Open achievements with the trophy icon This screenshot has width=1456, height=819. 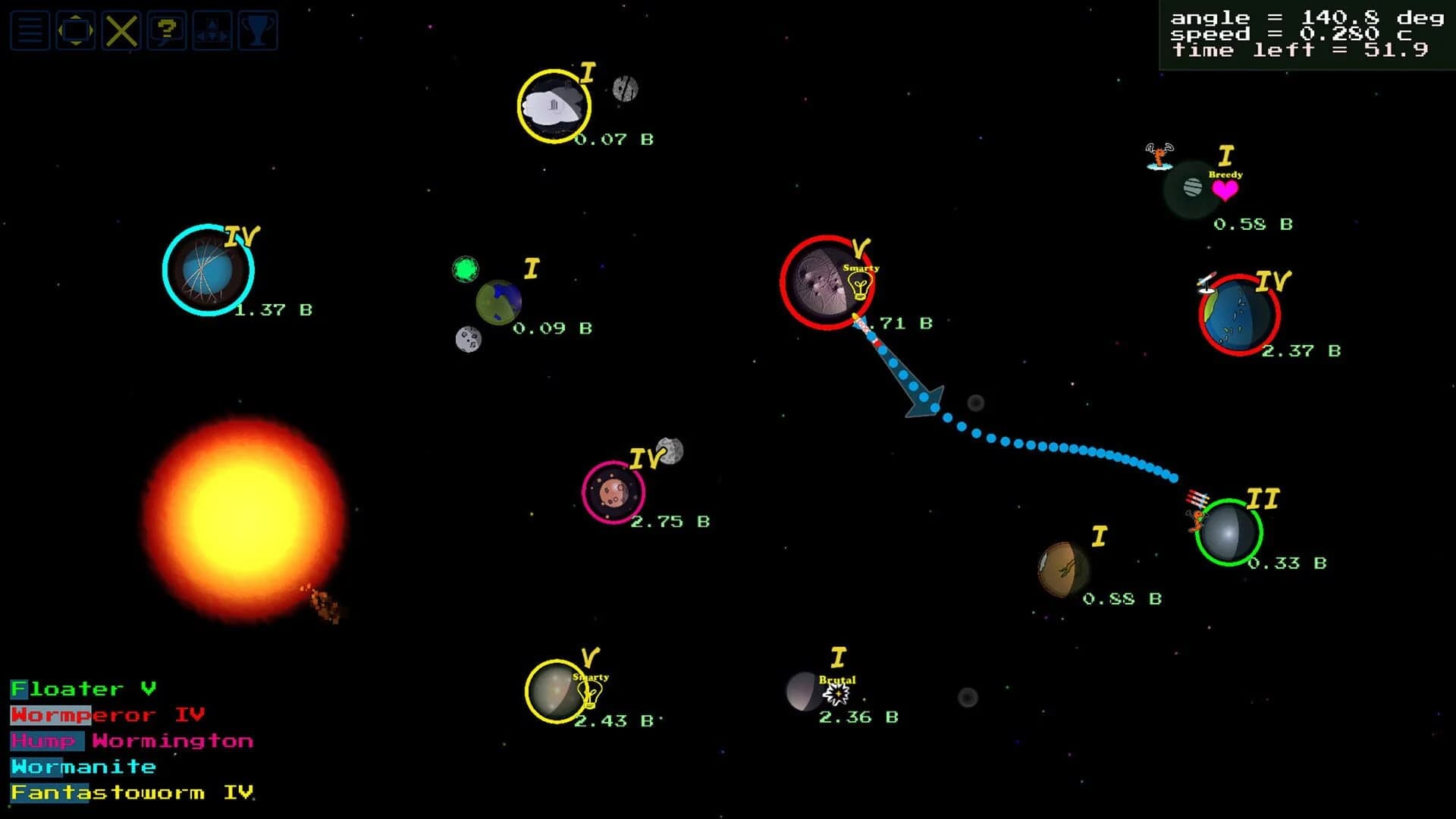(258, 31)
